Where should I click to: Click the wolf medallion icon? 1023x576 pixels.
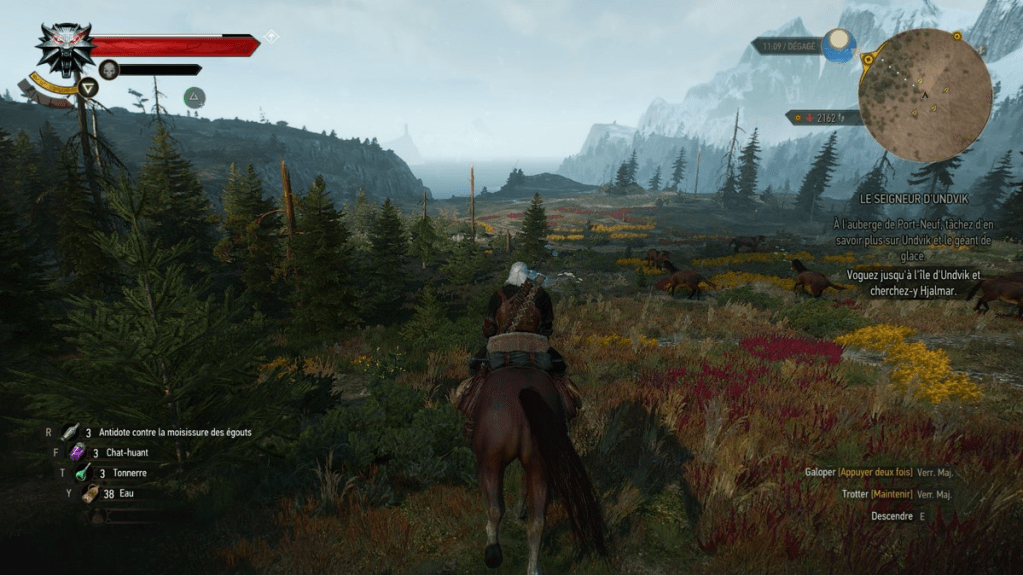(x=64, y=48)
